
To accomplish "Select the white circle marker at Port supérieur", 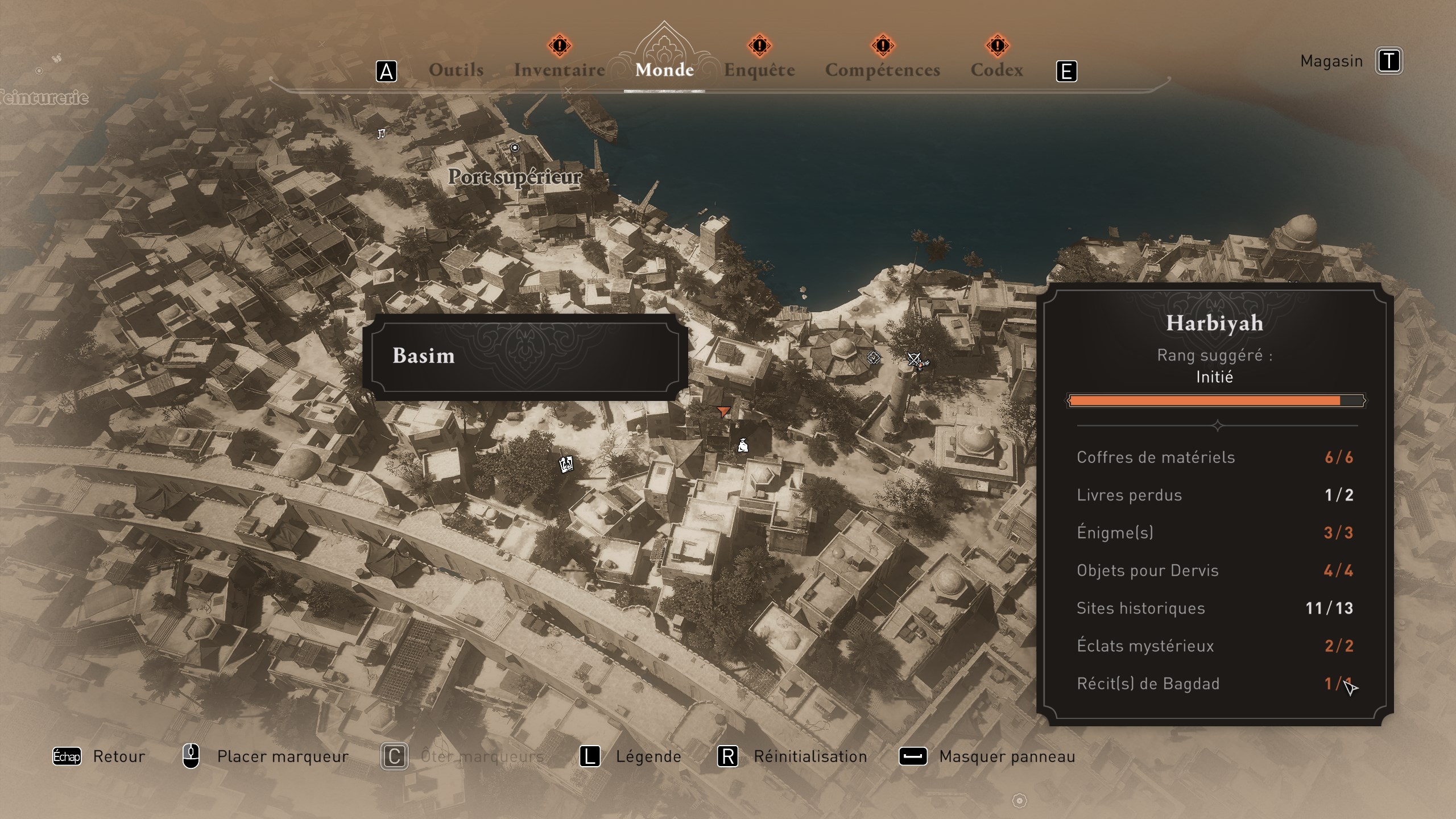I will [x=515, y=148].
